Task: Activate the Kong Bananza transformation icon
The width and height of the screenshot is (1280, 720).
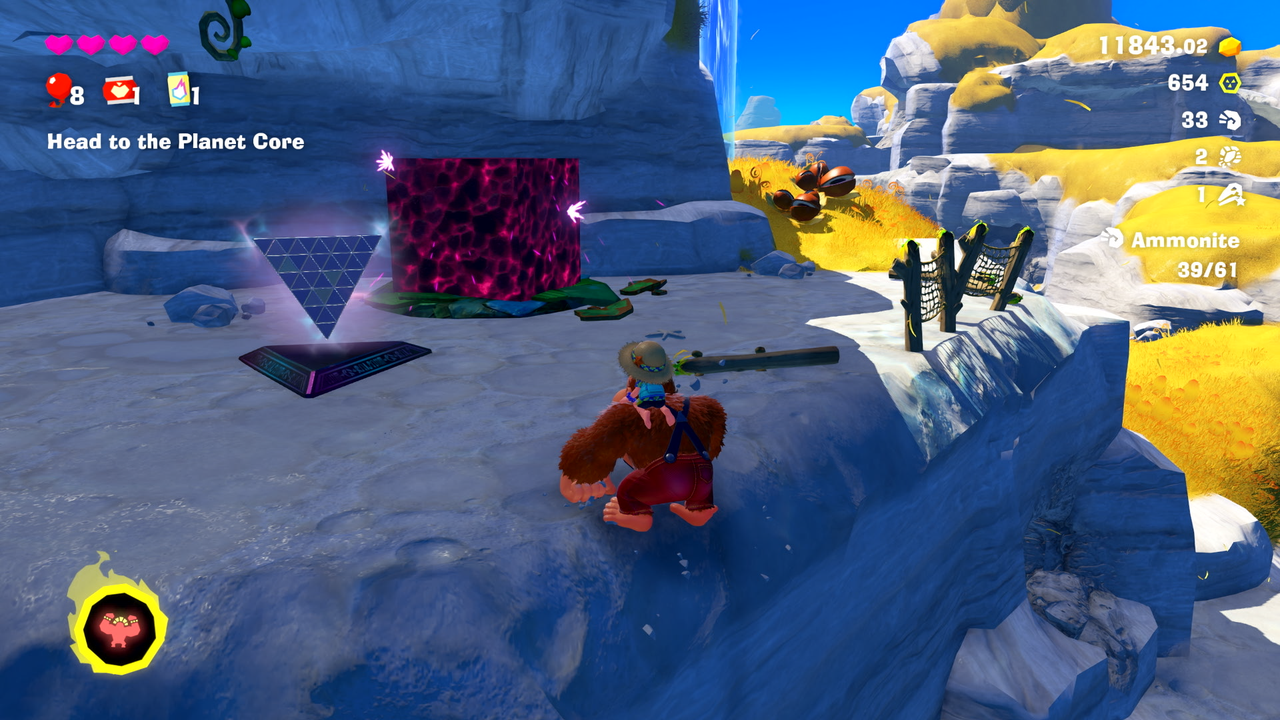Action: [117, 626]
